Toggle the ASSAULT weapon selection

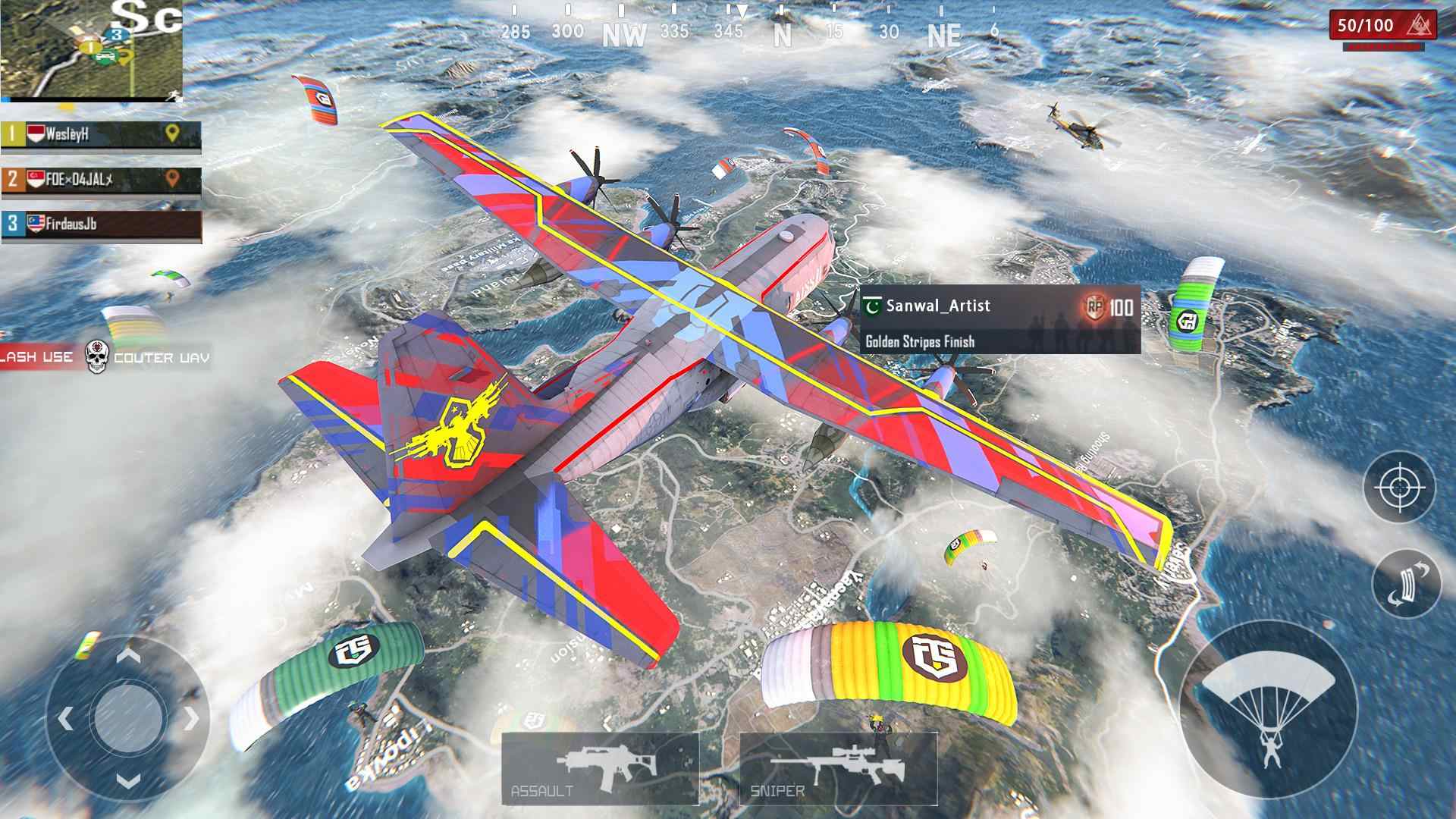tap(601, 766)
